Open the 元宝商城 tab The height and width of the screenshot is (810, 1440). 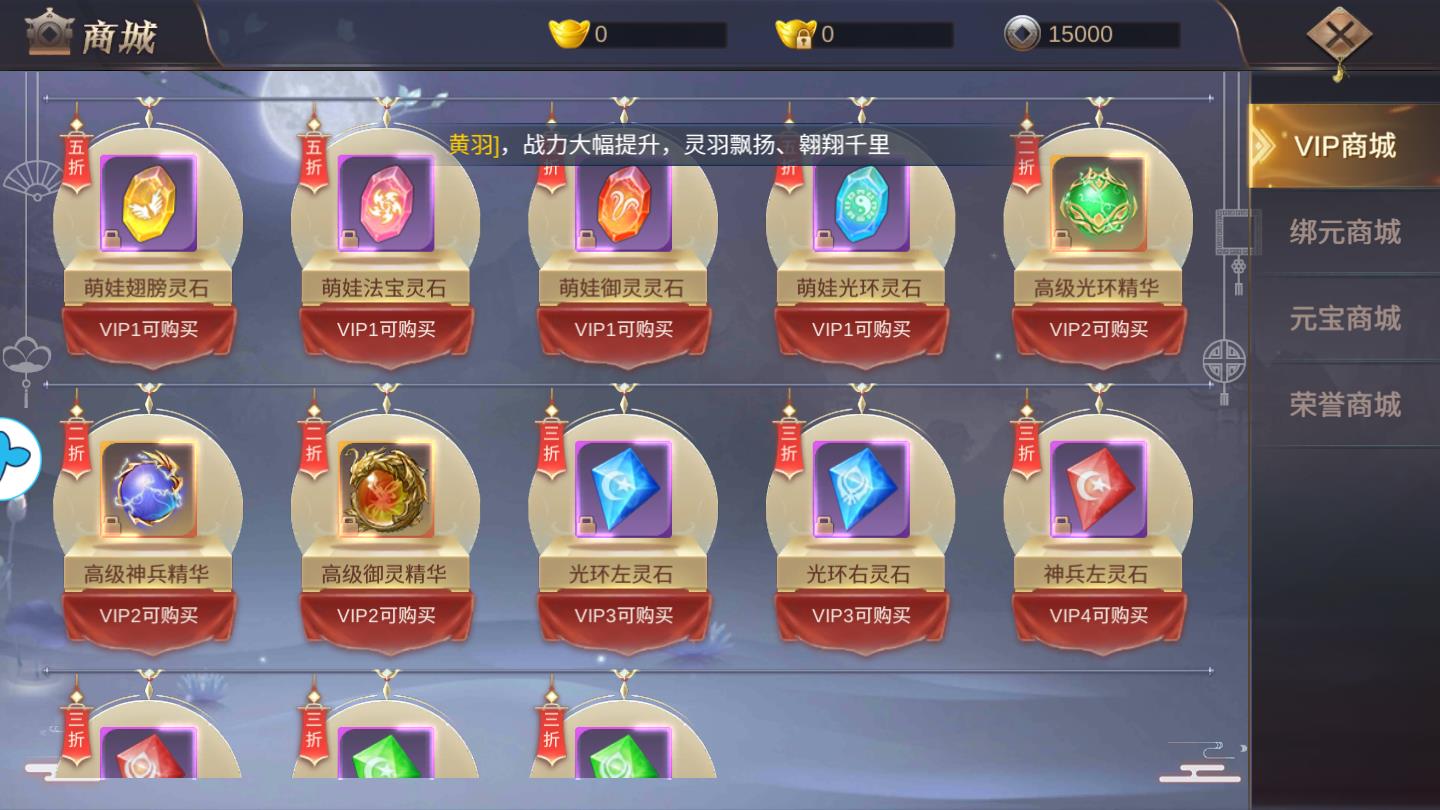click(x=1345, y=318)
